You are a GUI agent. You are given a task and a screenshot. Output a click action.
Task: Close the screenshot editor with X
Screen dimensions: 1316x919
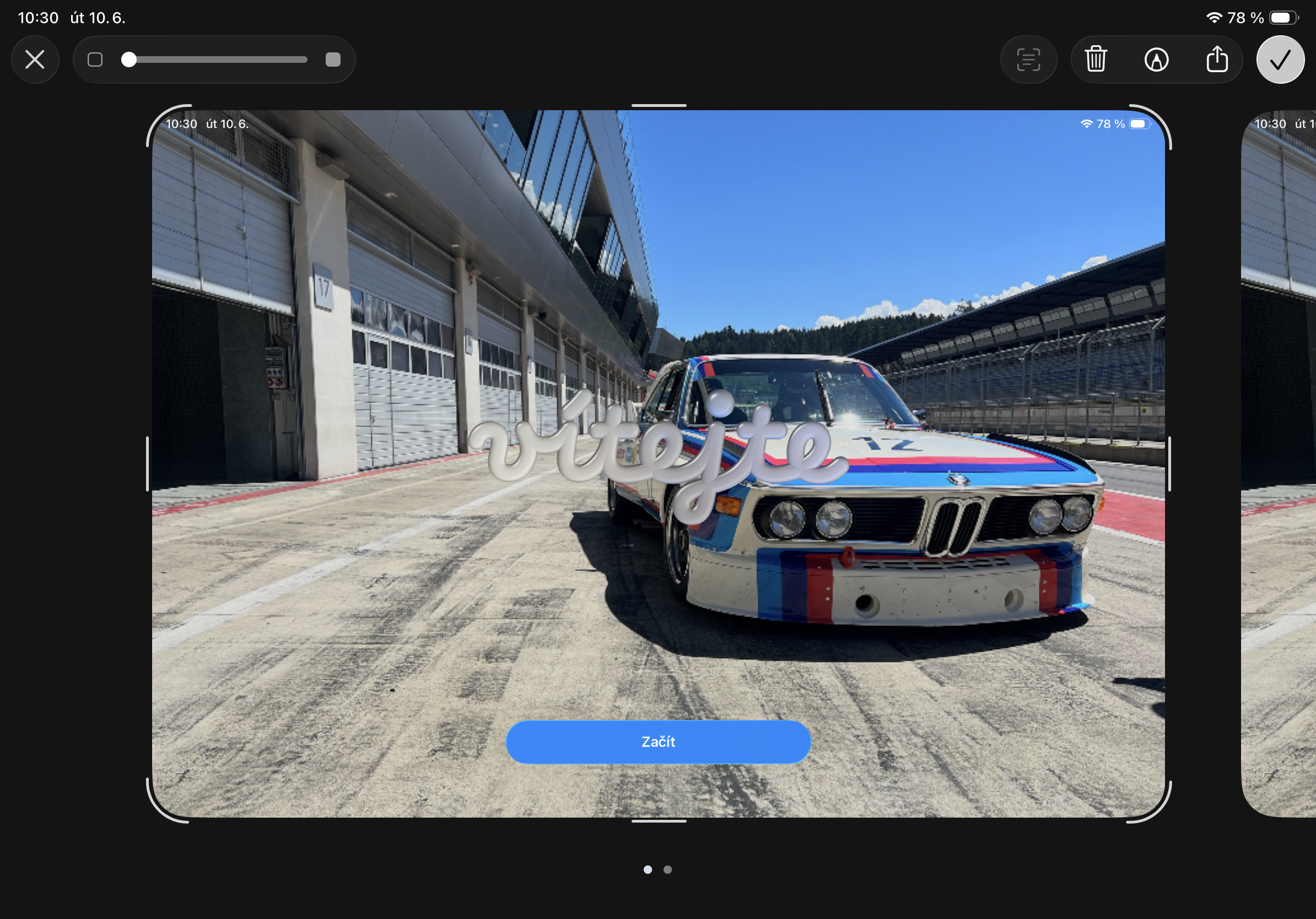click(x=35, y=60)
